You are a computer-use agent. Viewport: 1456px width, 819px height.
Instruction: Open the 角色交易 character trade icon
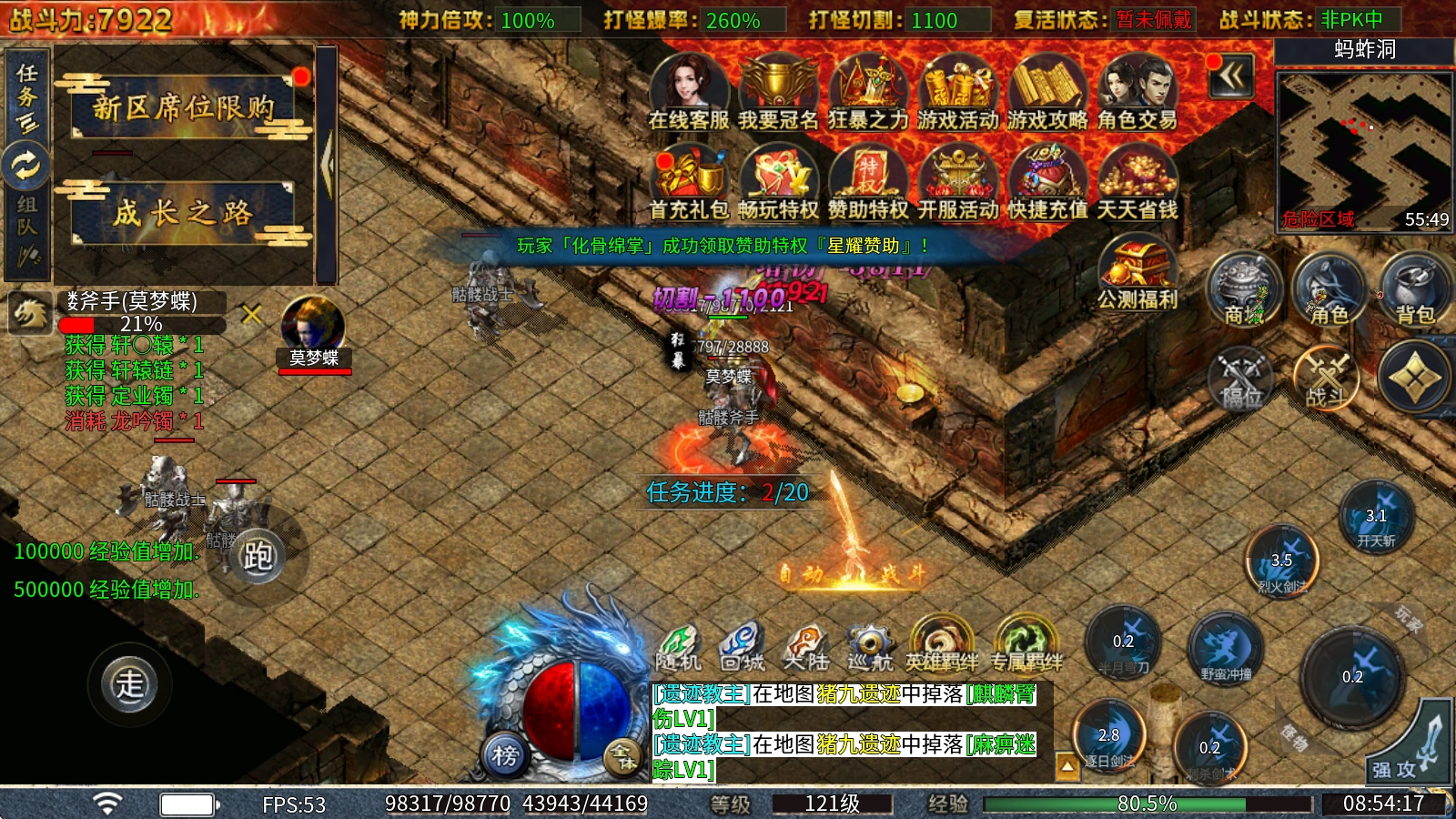tap(1137, 92)
